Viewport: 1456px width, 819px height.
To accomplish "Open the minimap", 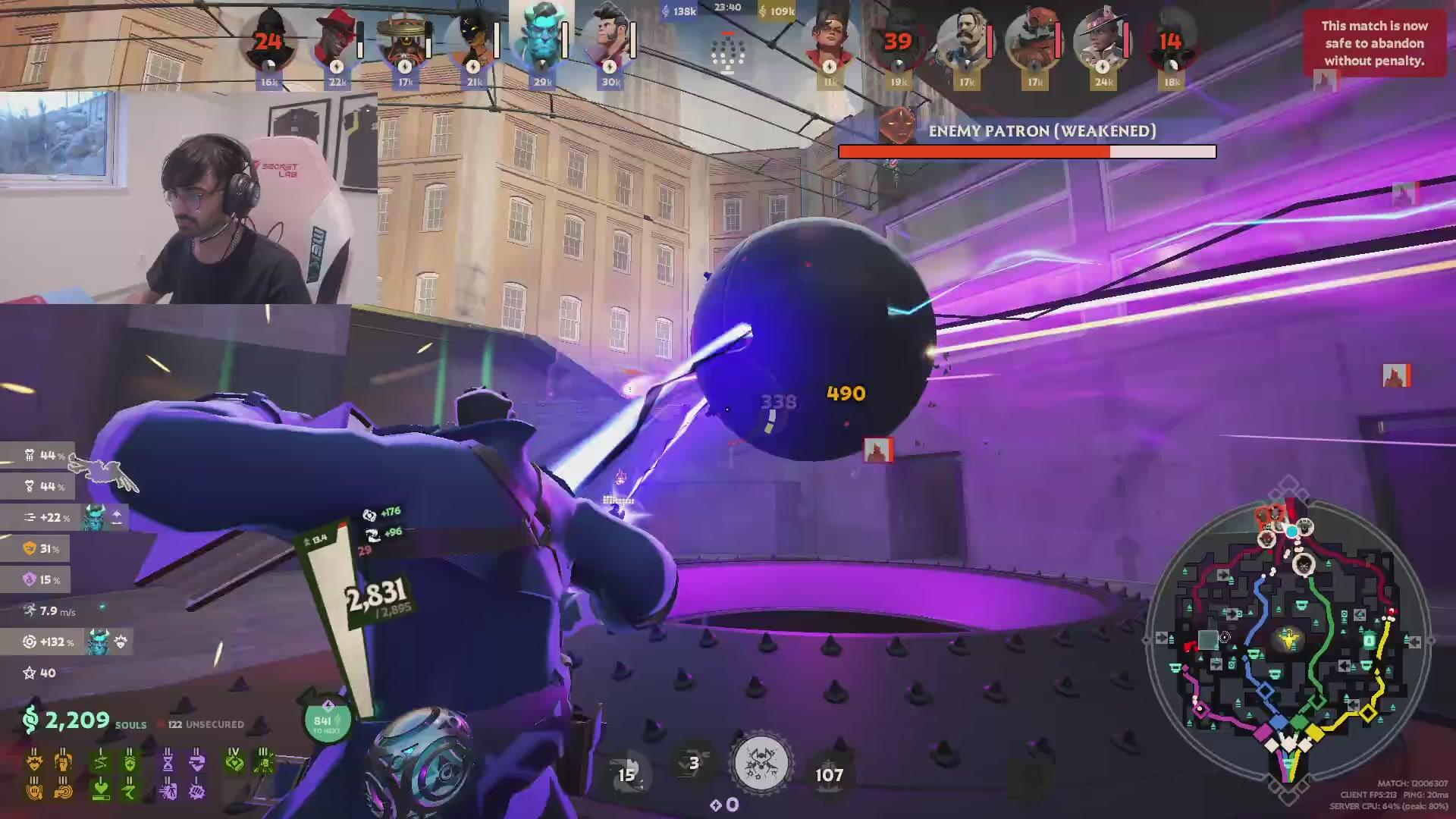I will click(1288, 642).
